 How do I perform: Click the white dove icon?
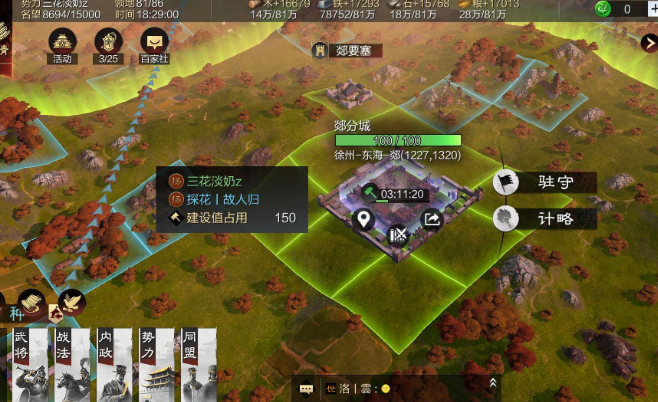(70, 302)
